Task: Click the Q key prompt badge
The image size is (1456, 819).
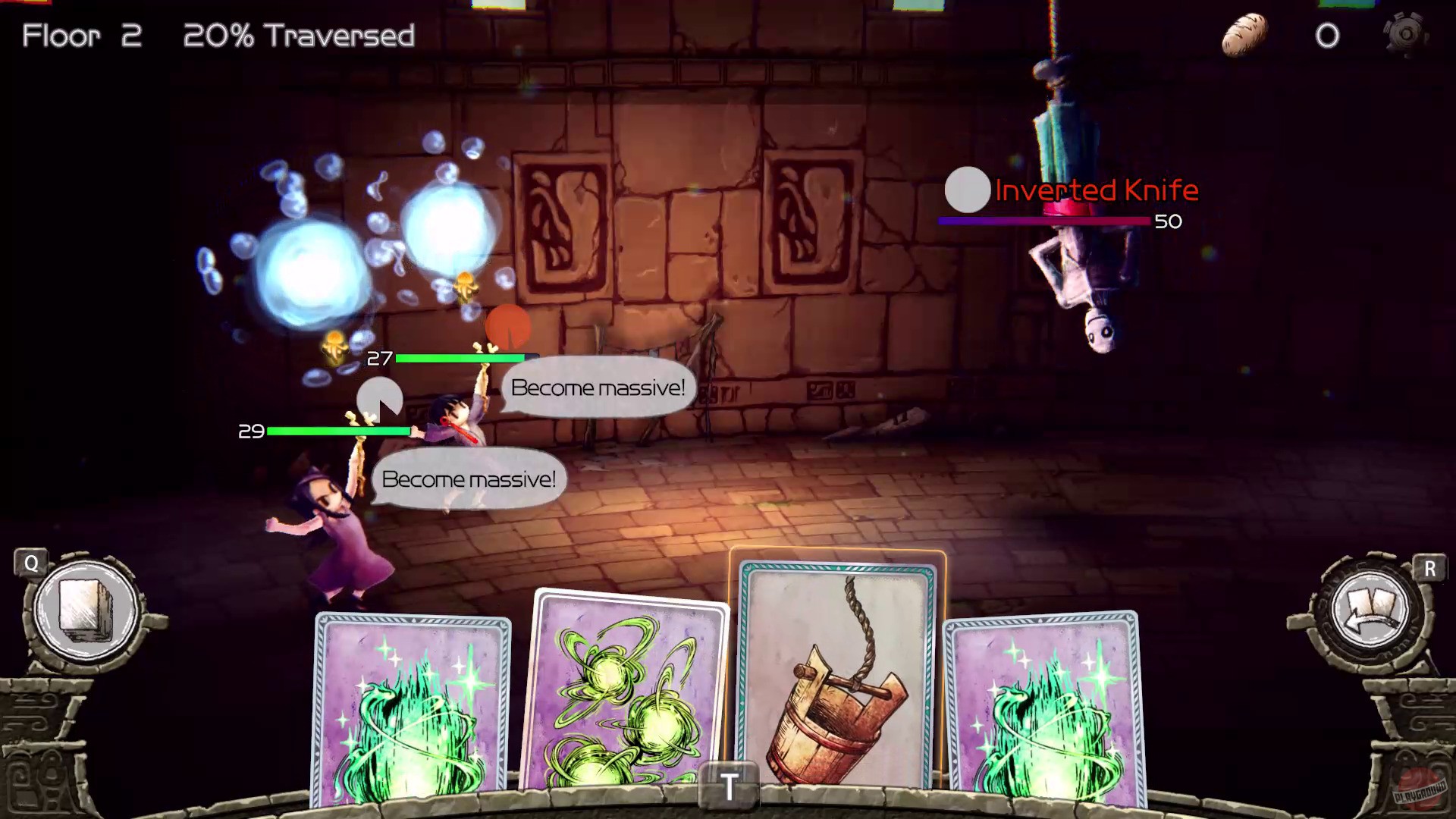Action: (30, 563)
